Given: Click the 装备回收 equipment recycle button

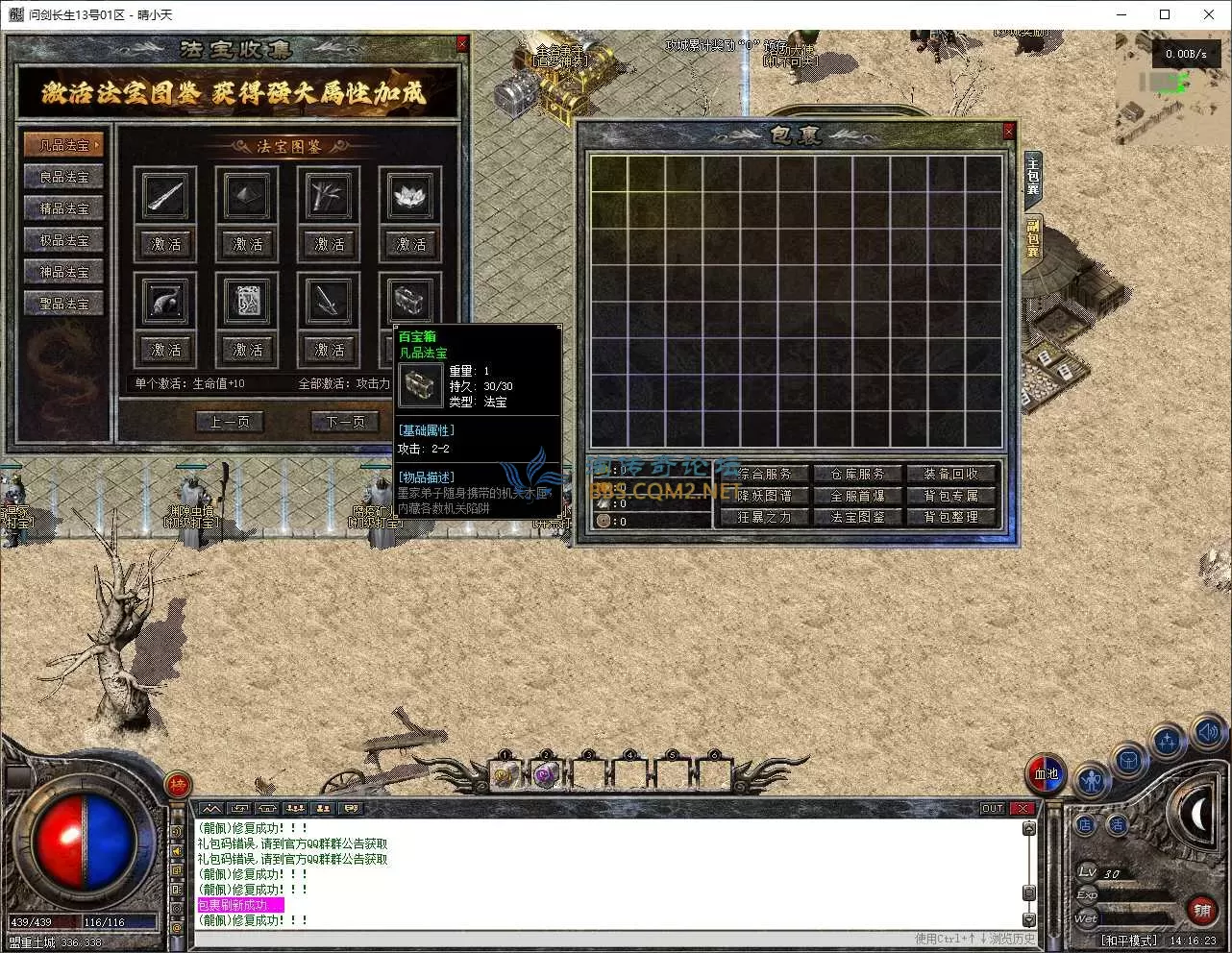Looking at the screenshot, I should tap(951, 474).
